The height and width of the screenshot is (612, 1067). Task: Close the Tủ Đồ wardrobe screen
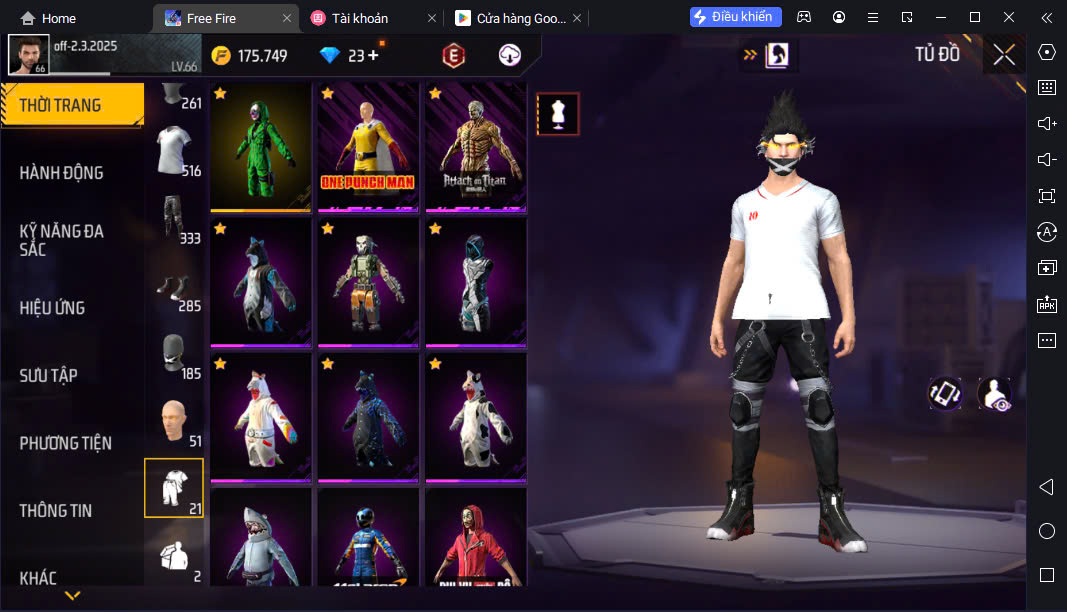click(1004, 55)
